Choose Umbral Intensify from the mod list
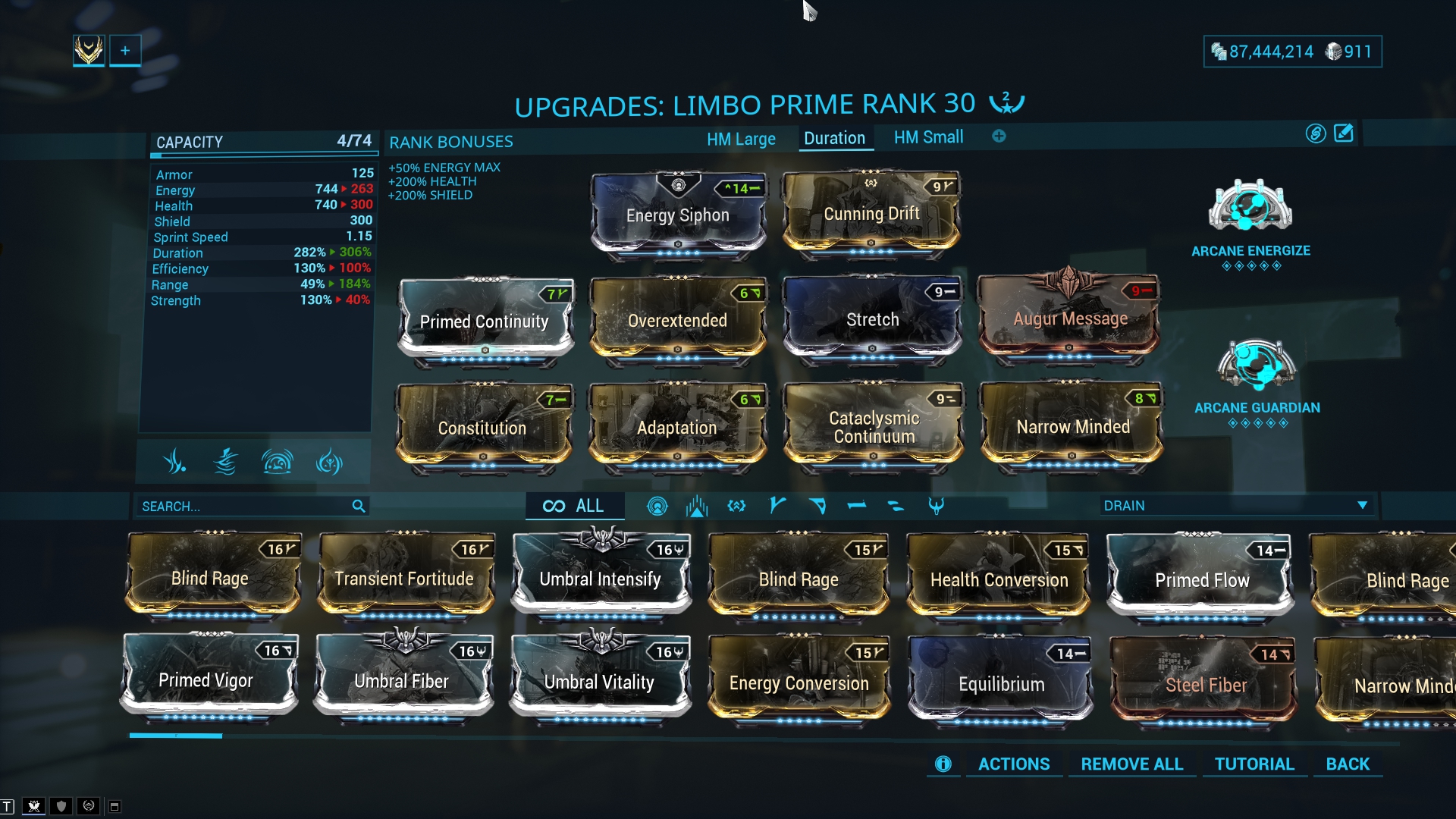The height and width of the screenshot is (819, 1456). (x=600, y=579)
